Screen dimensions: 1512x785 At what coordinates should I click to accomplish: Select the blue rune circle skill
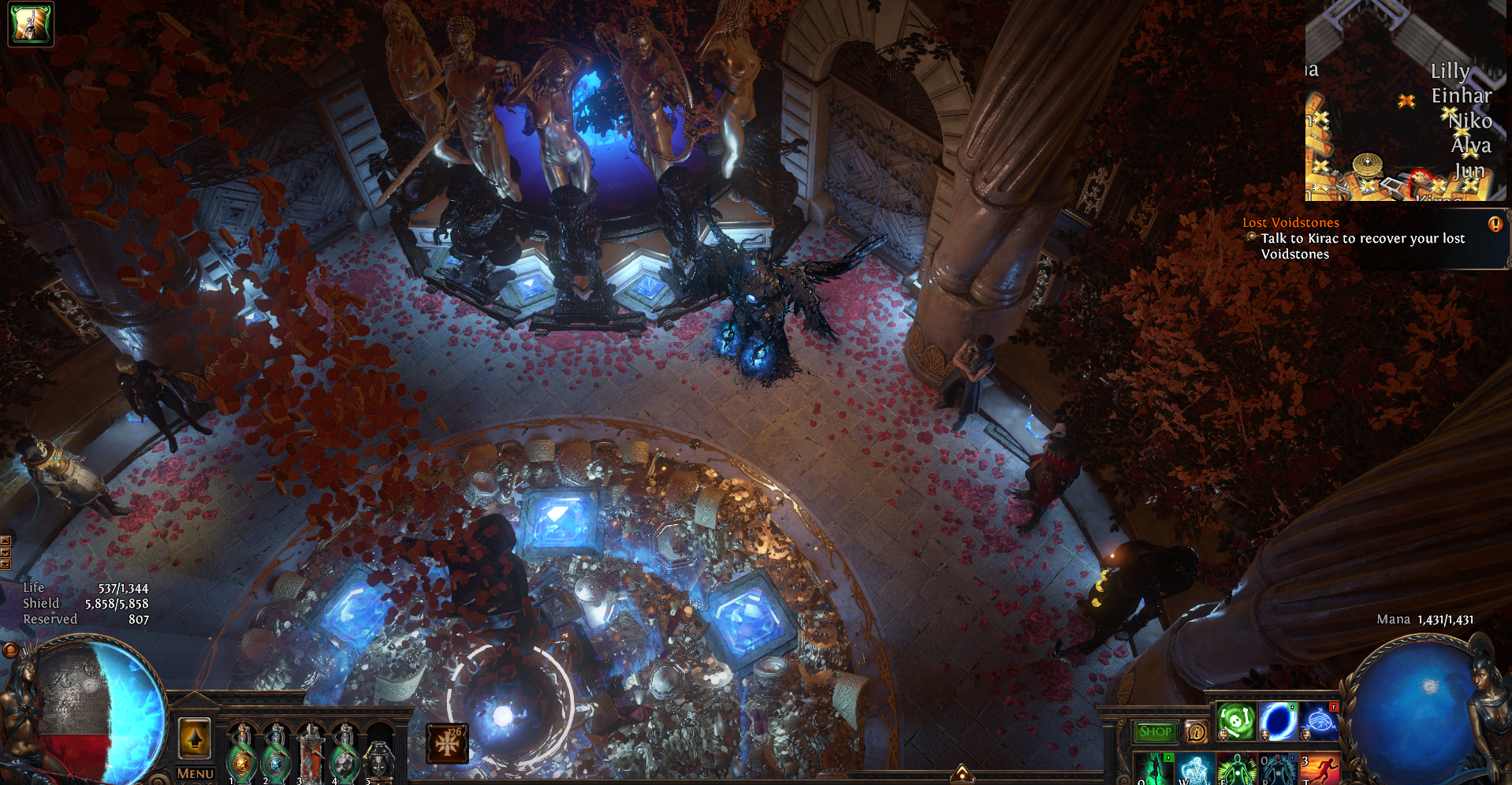(1318, 720)
